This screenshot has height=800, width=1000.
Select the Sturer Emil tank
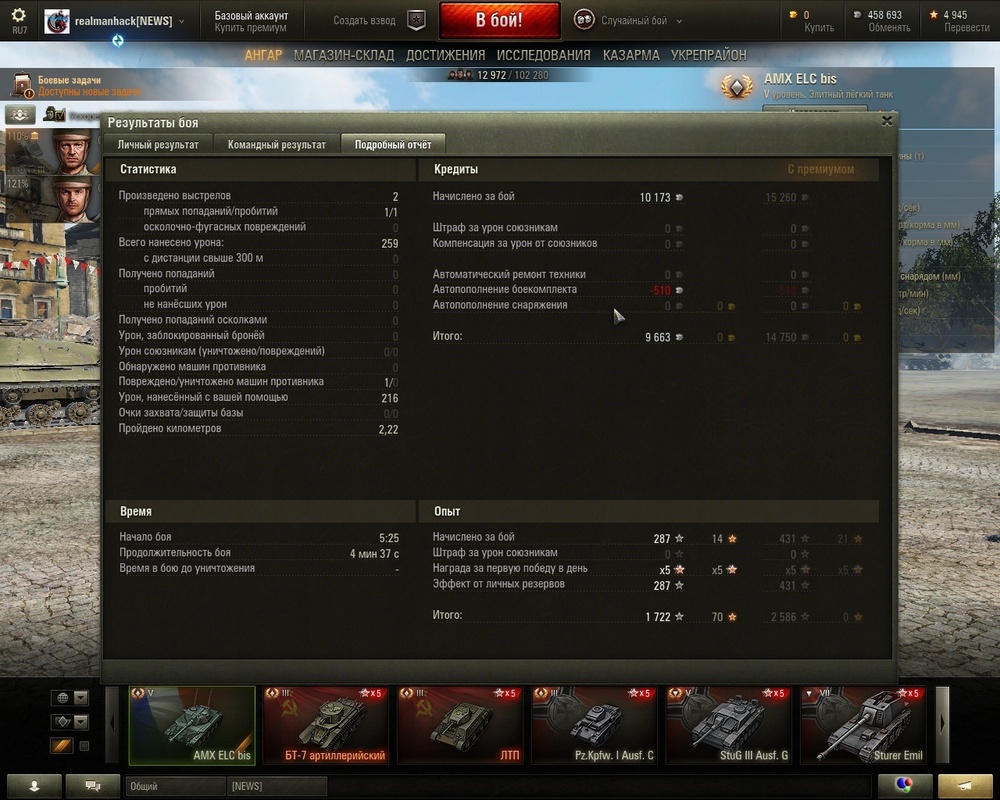pyautogui.click(x=864, y=725)
